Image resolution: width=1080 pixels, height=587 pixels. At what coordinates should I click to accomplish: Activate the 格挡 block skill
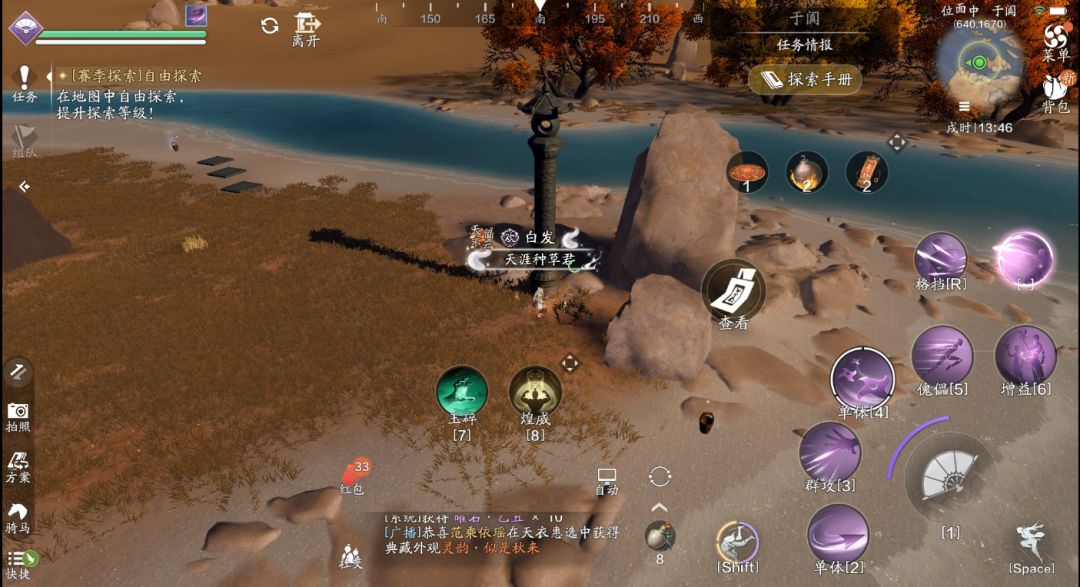click(941, 258)
